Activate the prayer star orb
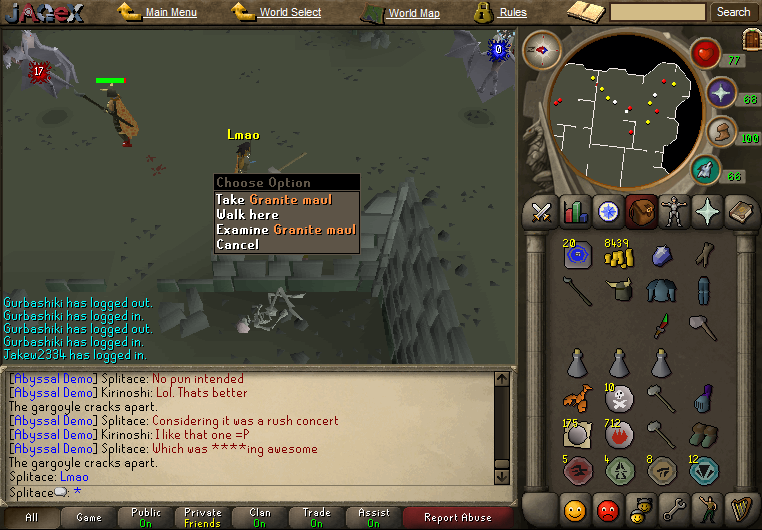The image size is (762, 530). 721,93
